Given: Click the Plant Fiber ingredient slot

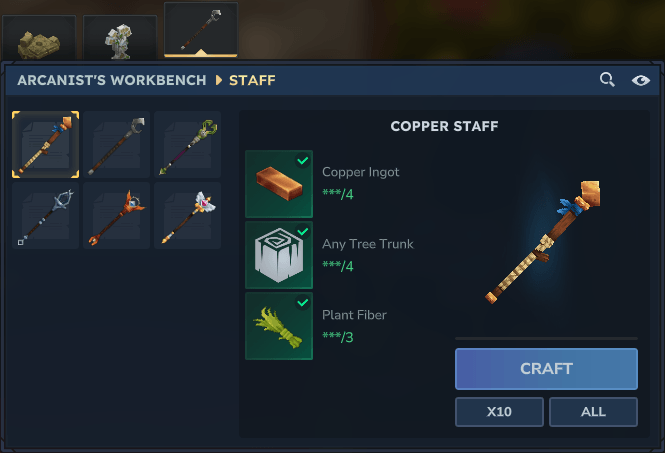Looking at the screenshot, I should coord(279,326).
